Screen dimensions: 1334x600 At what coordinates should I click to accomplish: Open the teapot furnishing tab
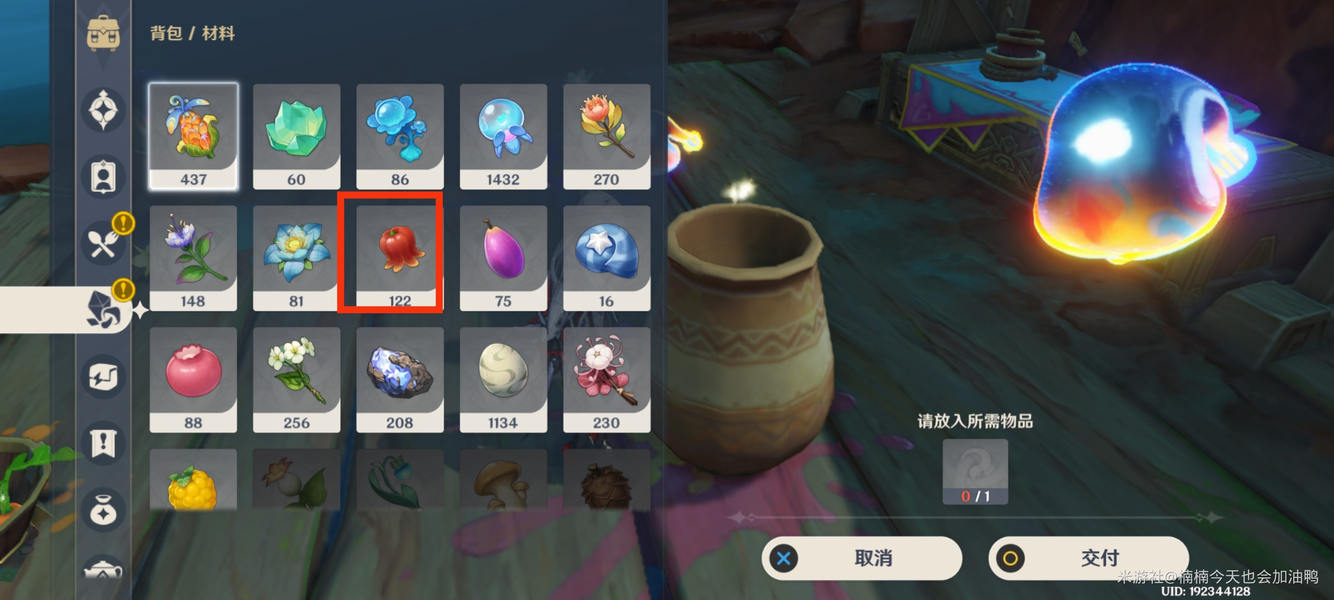click(x=104, y=570)
